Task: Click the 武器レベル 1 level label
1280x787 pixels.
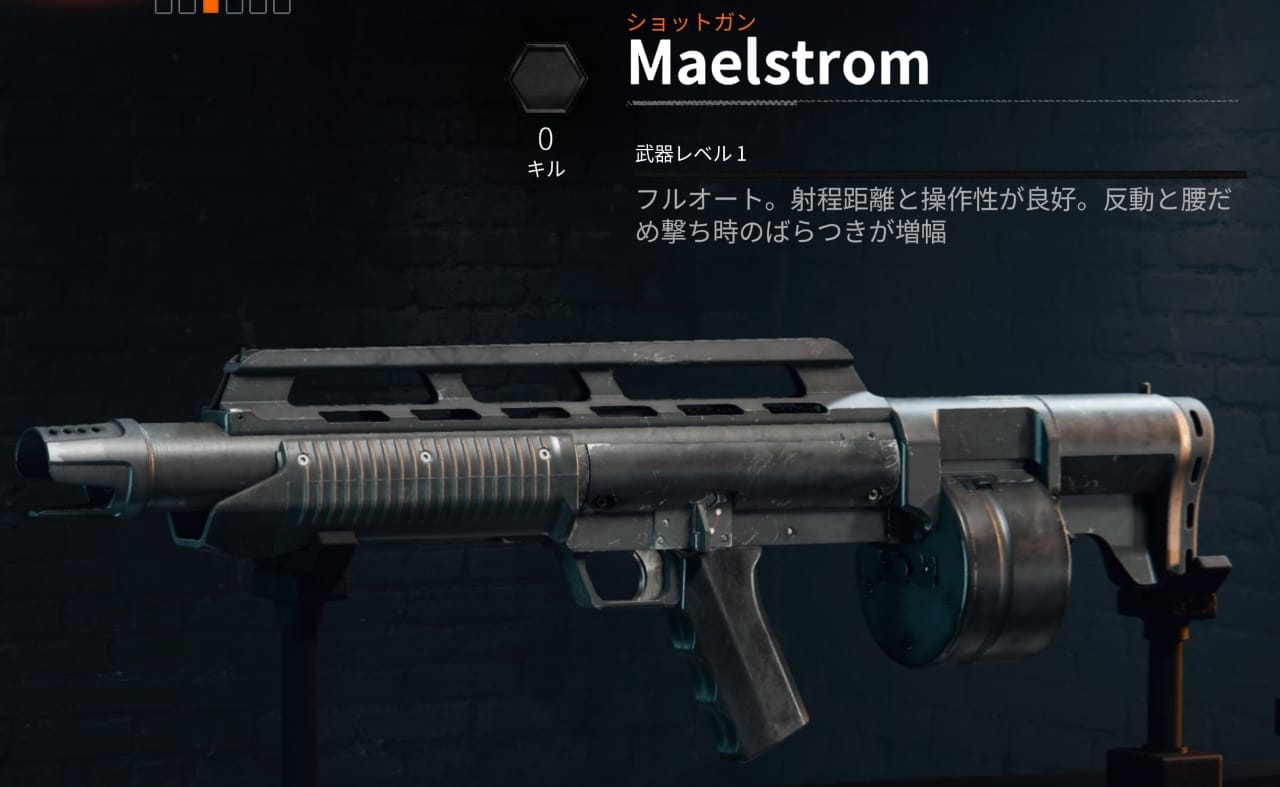Action: [689, 154]
